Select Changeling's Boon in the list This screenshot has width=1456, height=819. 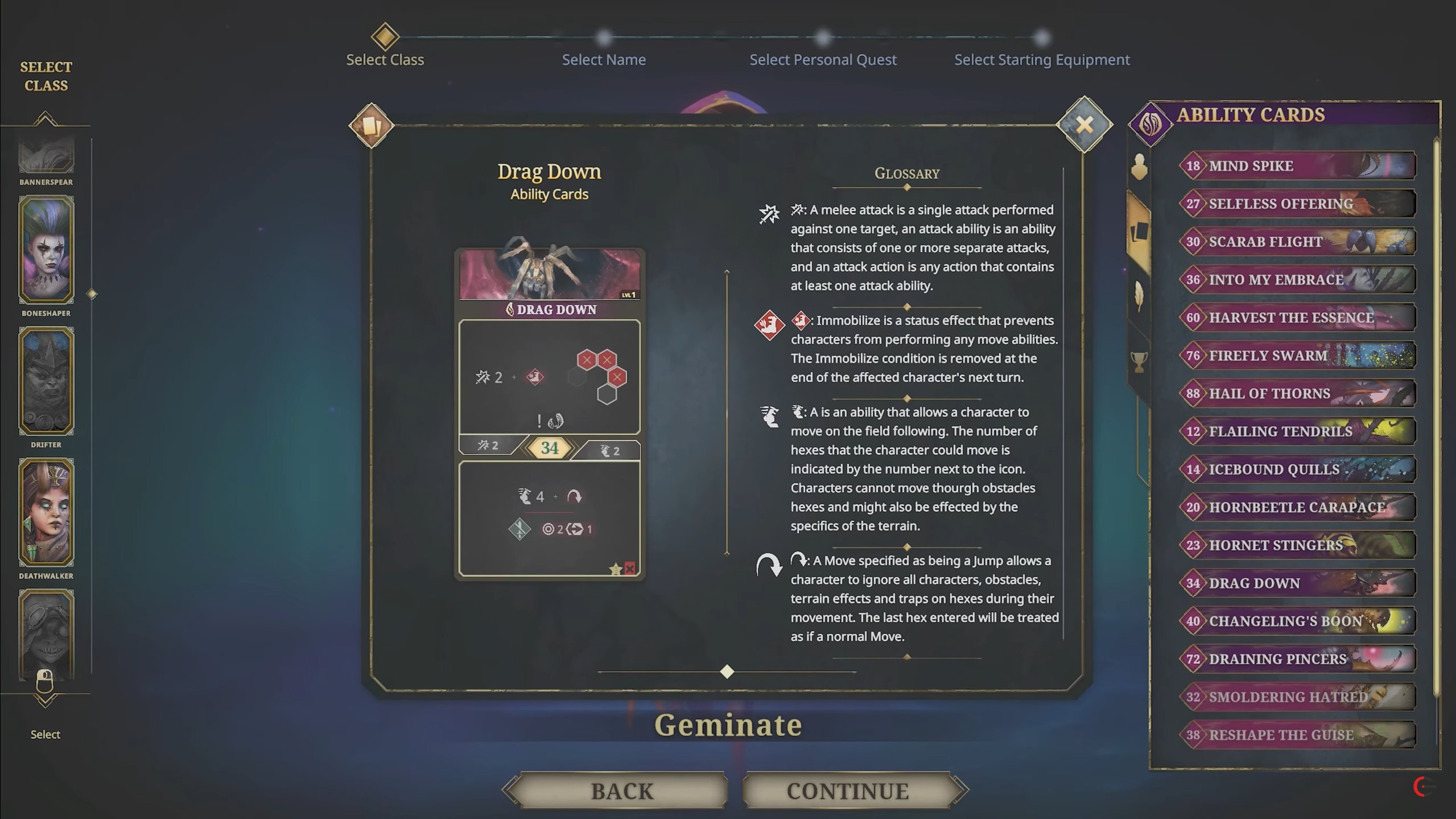pos(1297,621)
